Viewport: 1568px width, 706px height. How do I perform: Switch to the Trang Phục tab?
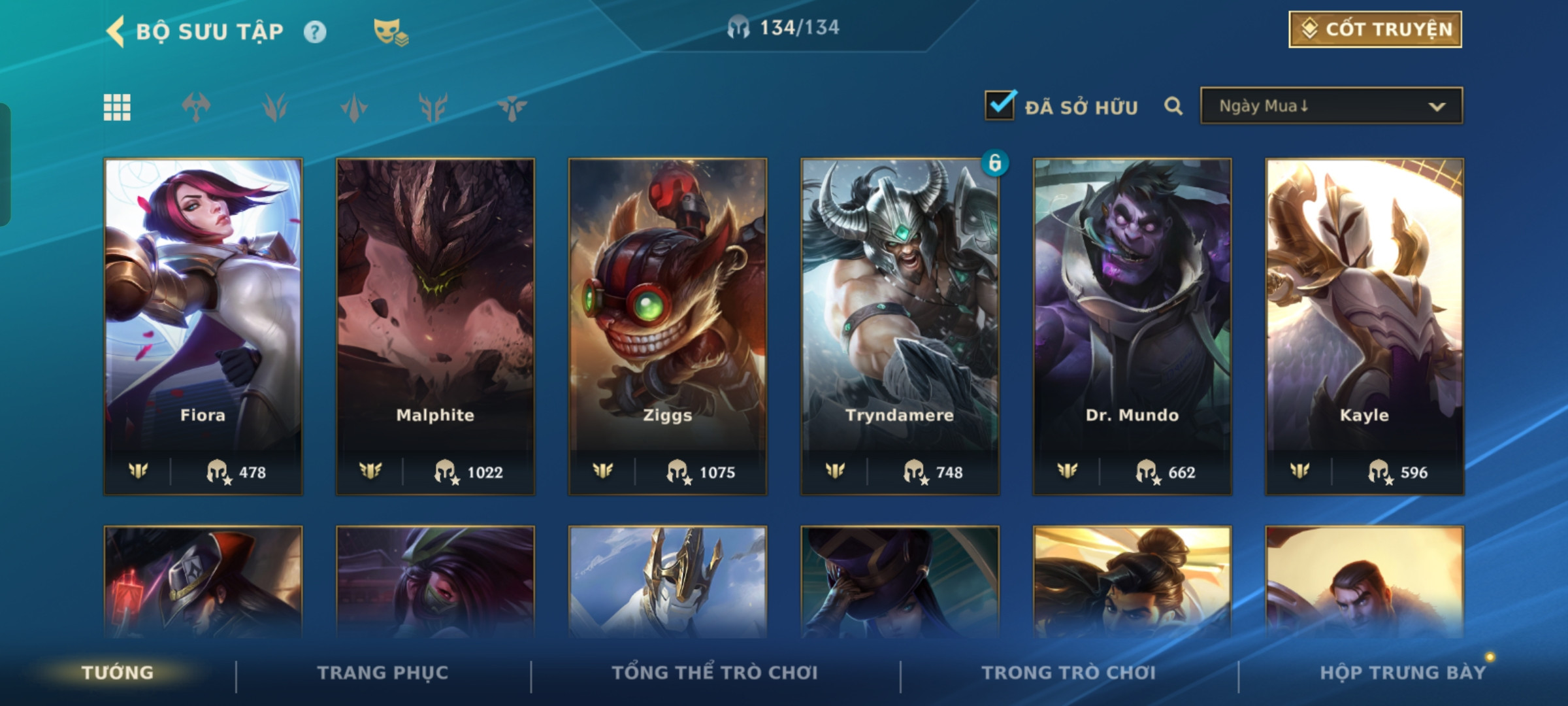[x=383, y=673]
